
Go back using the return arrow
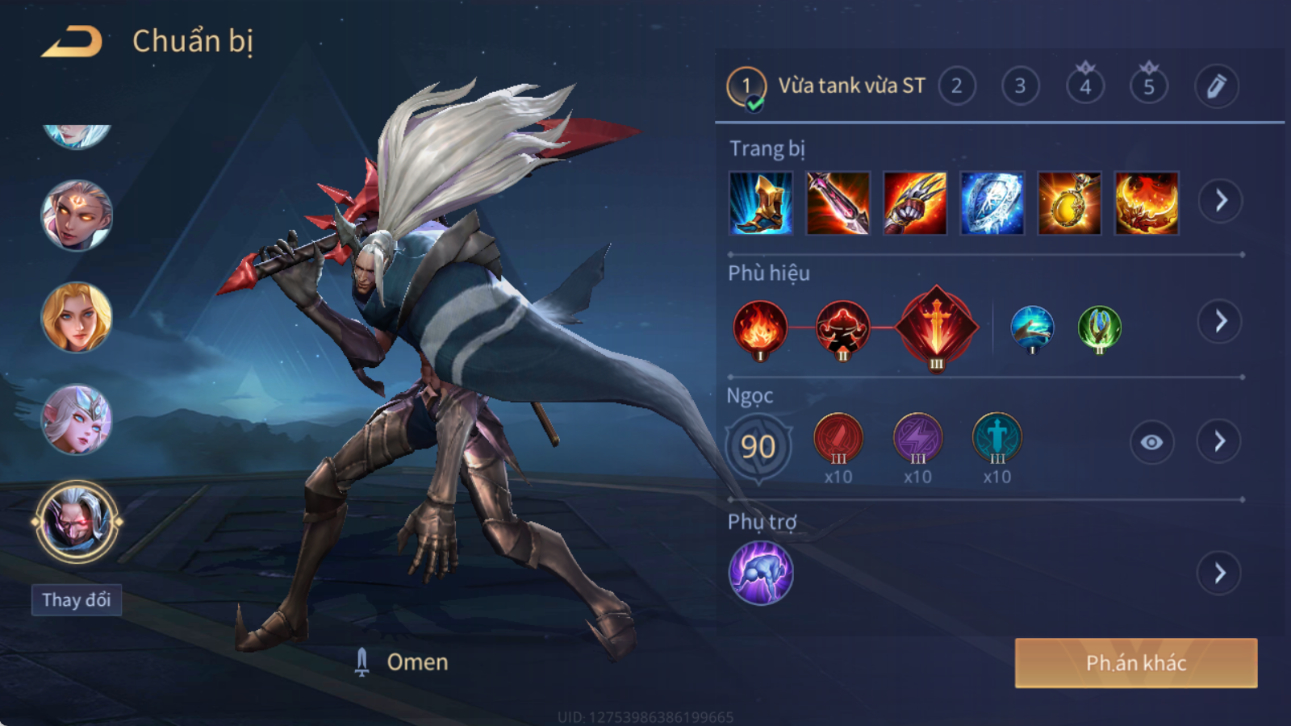[x=71, y=42]
